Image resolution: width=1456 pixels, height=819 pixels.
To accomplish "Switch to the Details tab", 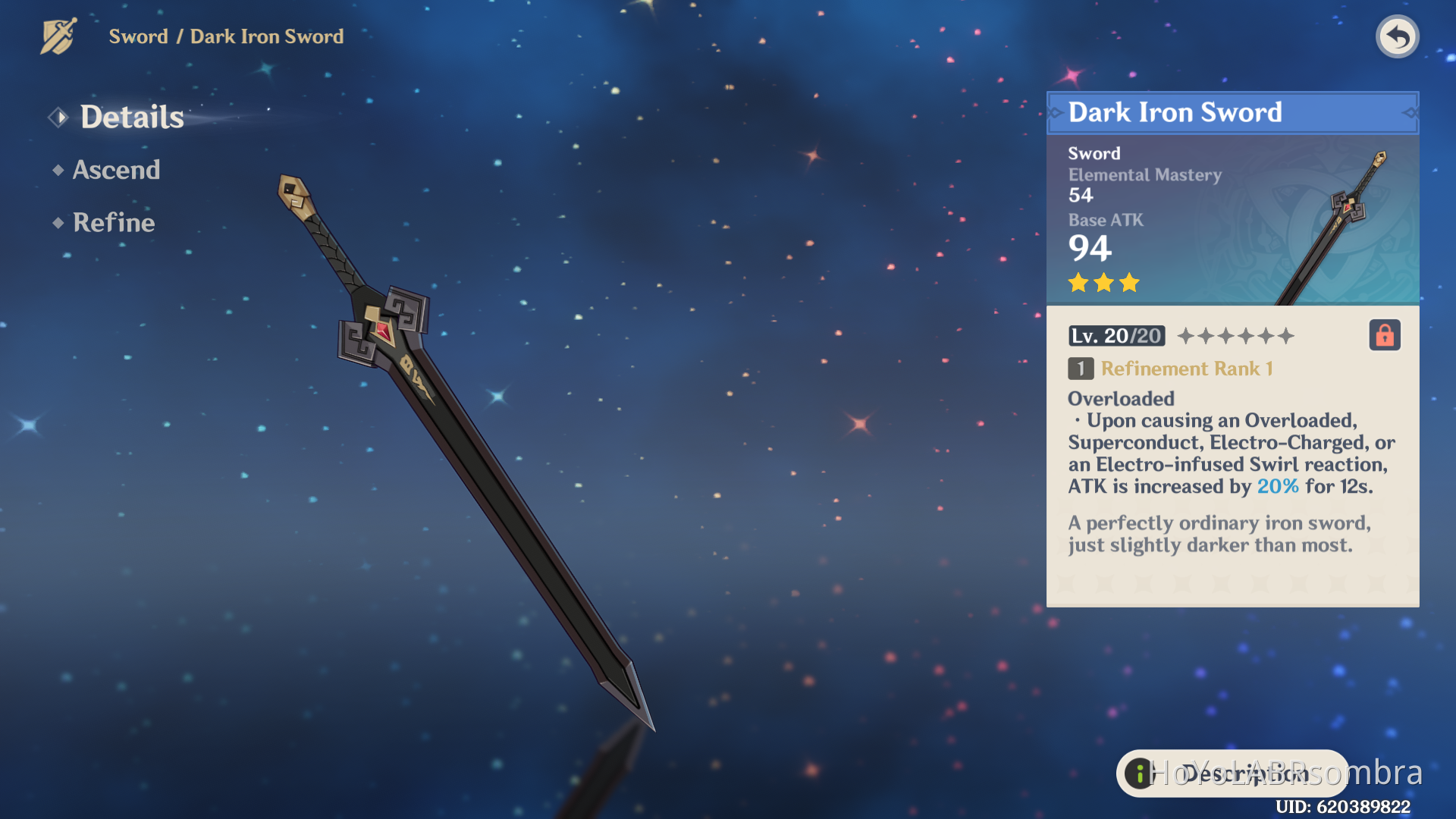I will (x=132, y=116).
